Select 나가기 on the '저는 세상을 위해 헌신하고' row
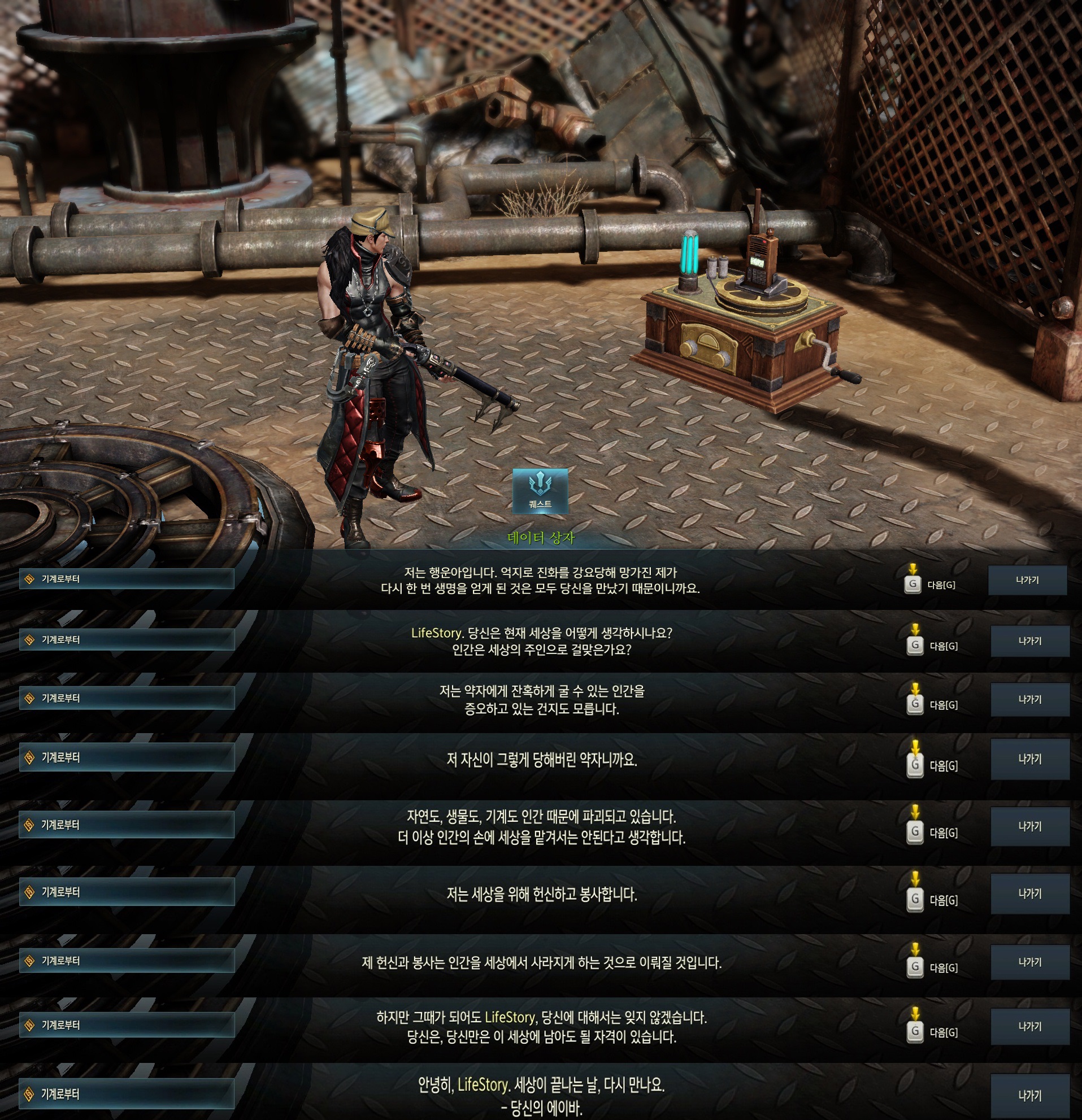 click(1029, 894)
